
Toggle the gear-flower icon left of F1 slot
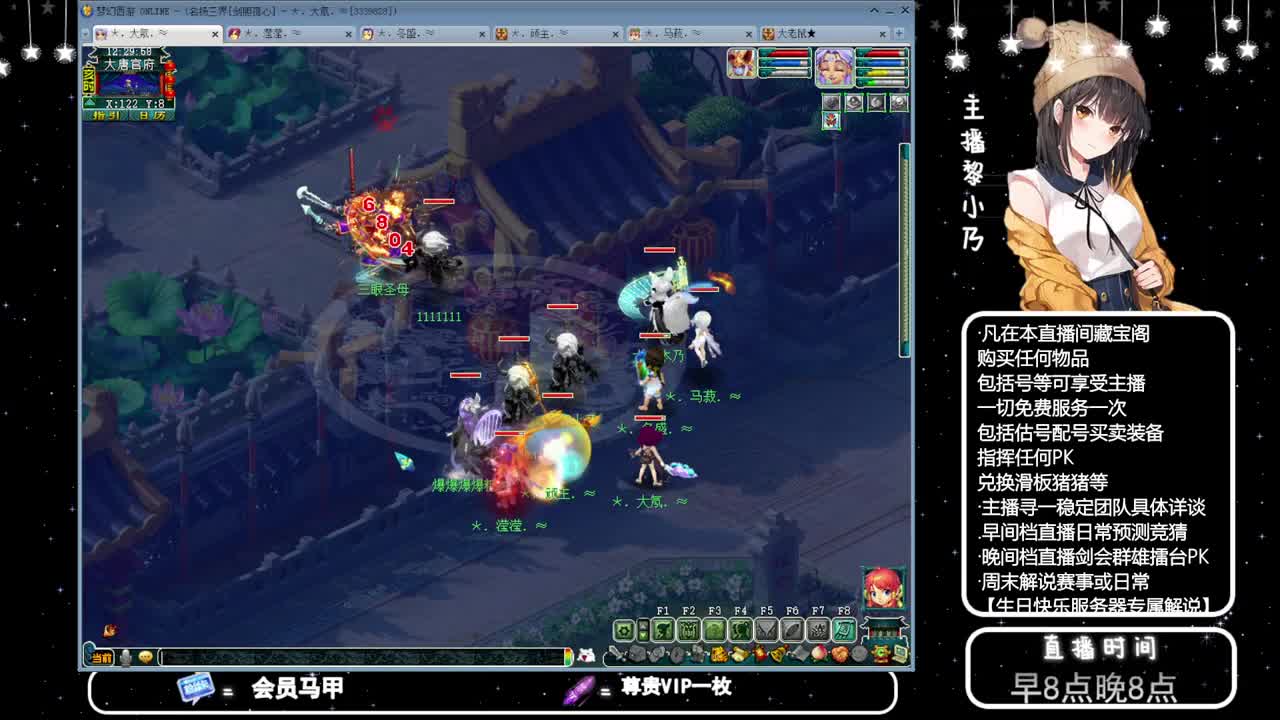point(624,630)
